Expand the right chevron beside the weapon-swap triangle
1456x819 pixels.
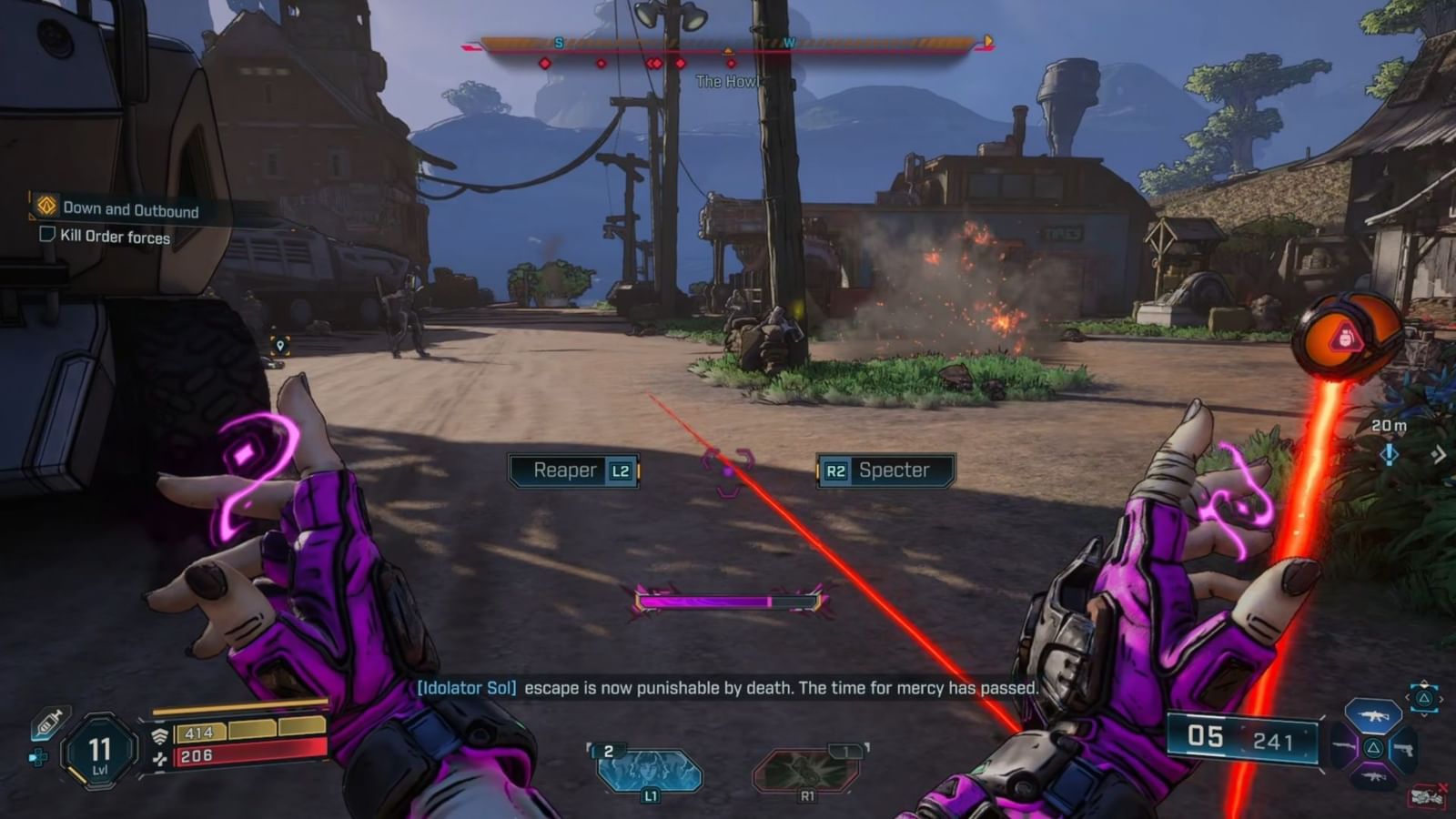[1441, 699]
